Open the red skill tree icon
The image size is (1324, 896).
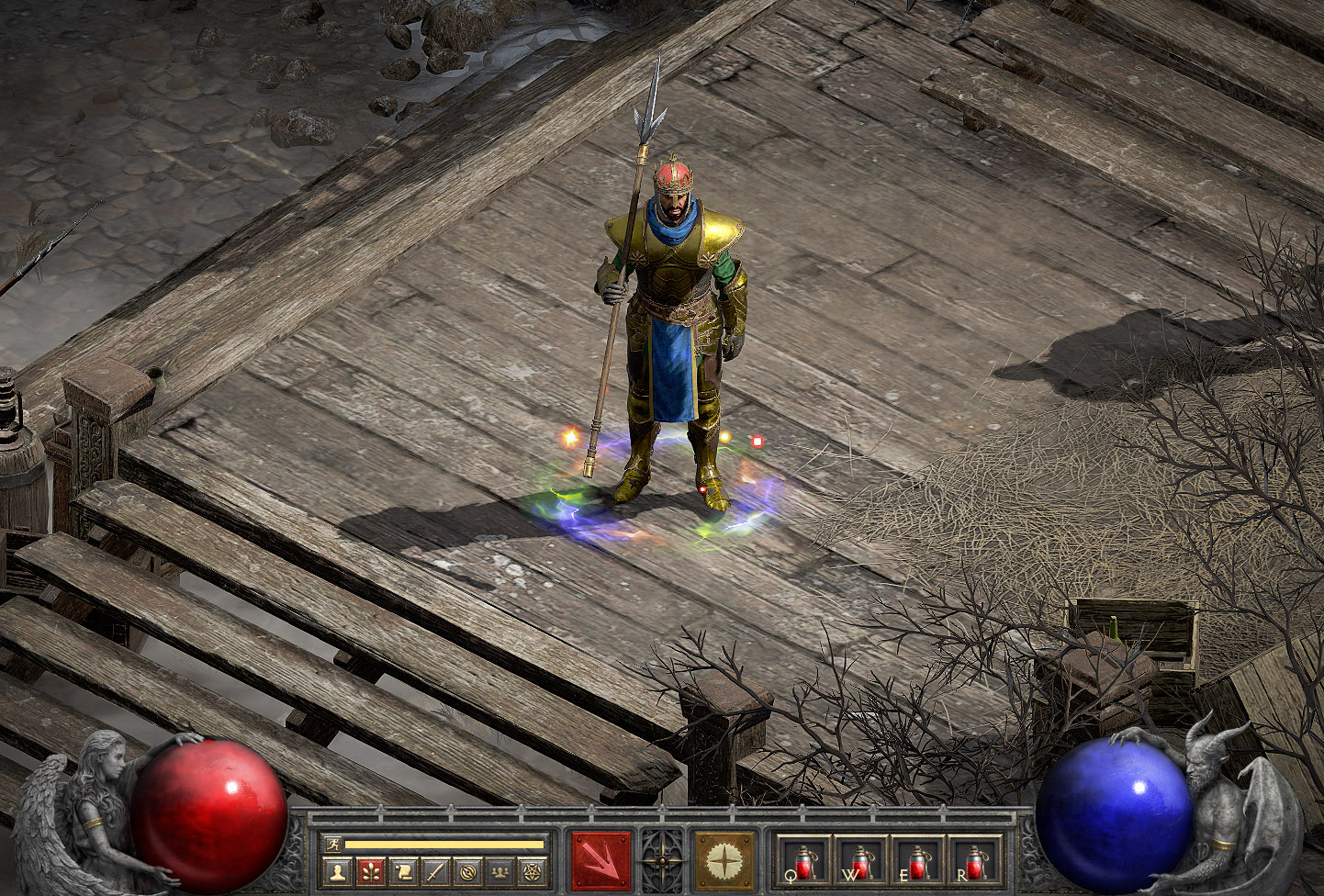point(371,871)
